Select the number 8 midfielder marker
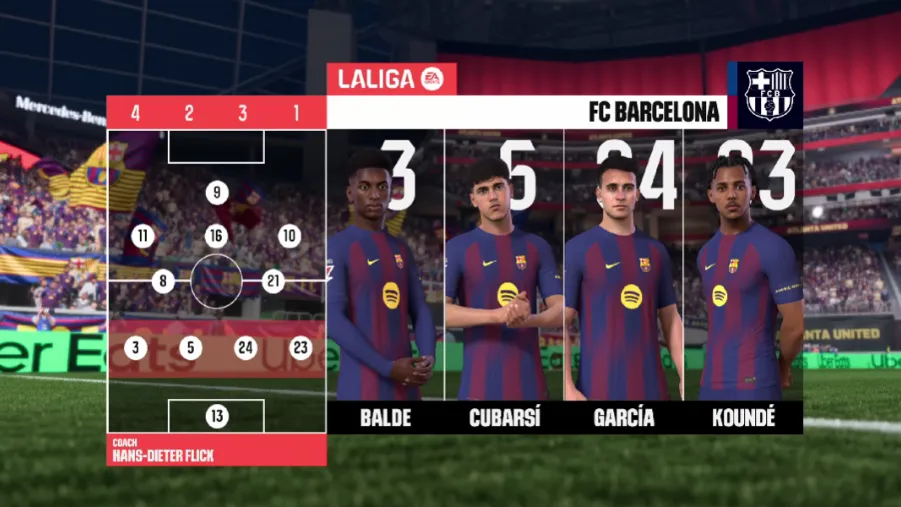The image size is (901, 507). pos(164,282)
